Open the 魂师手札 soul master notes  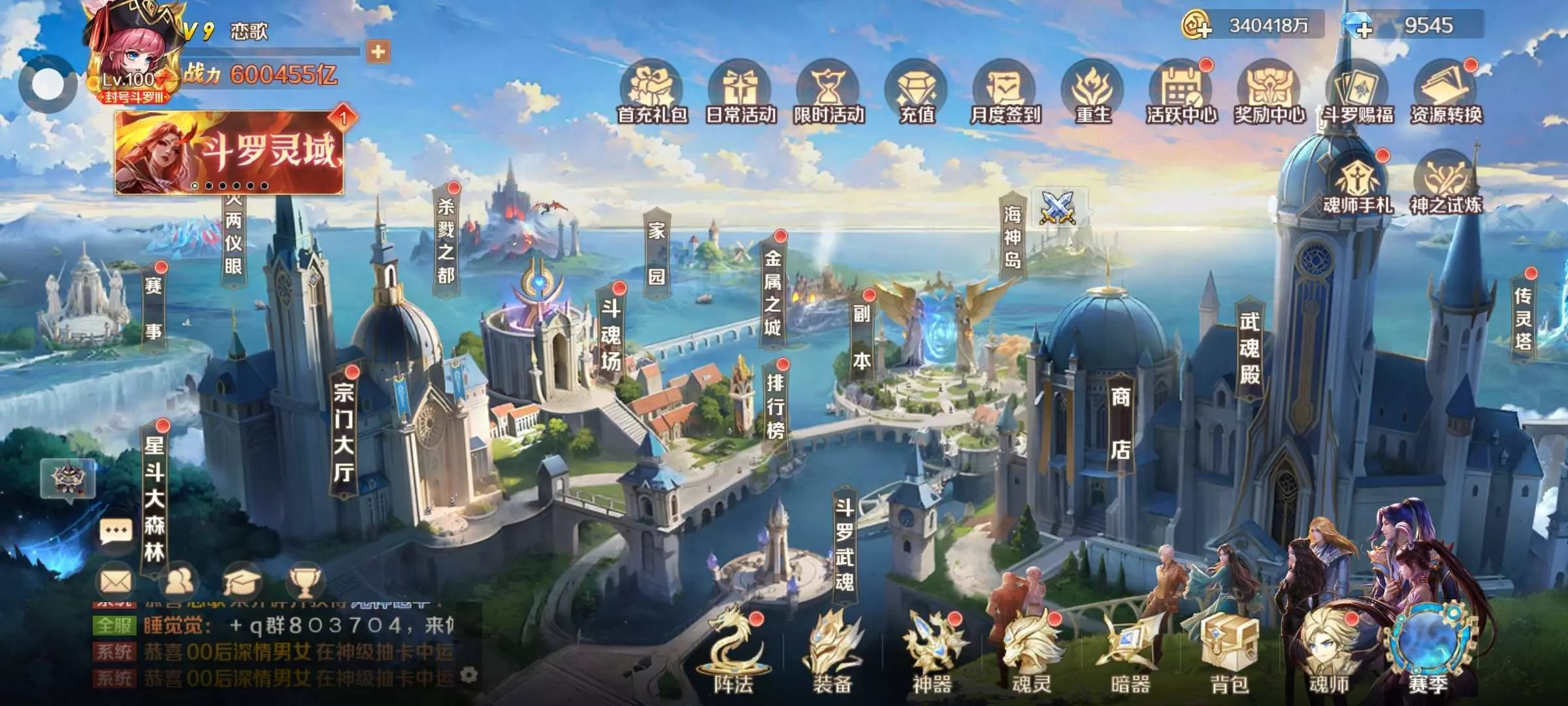(1358, 183)
